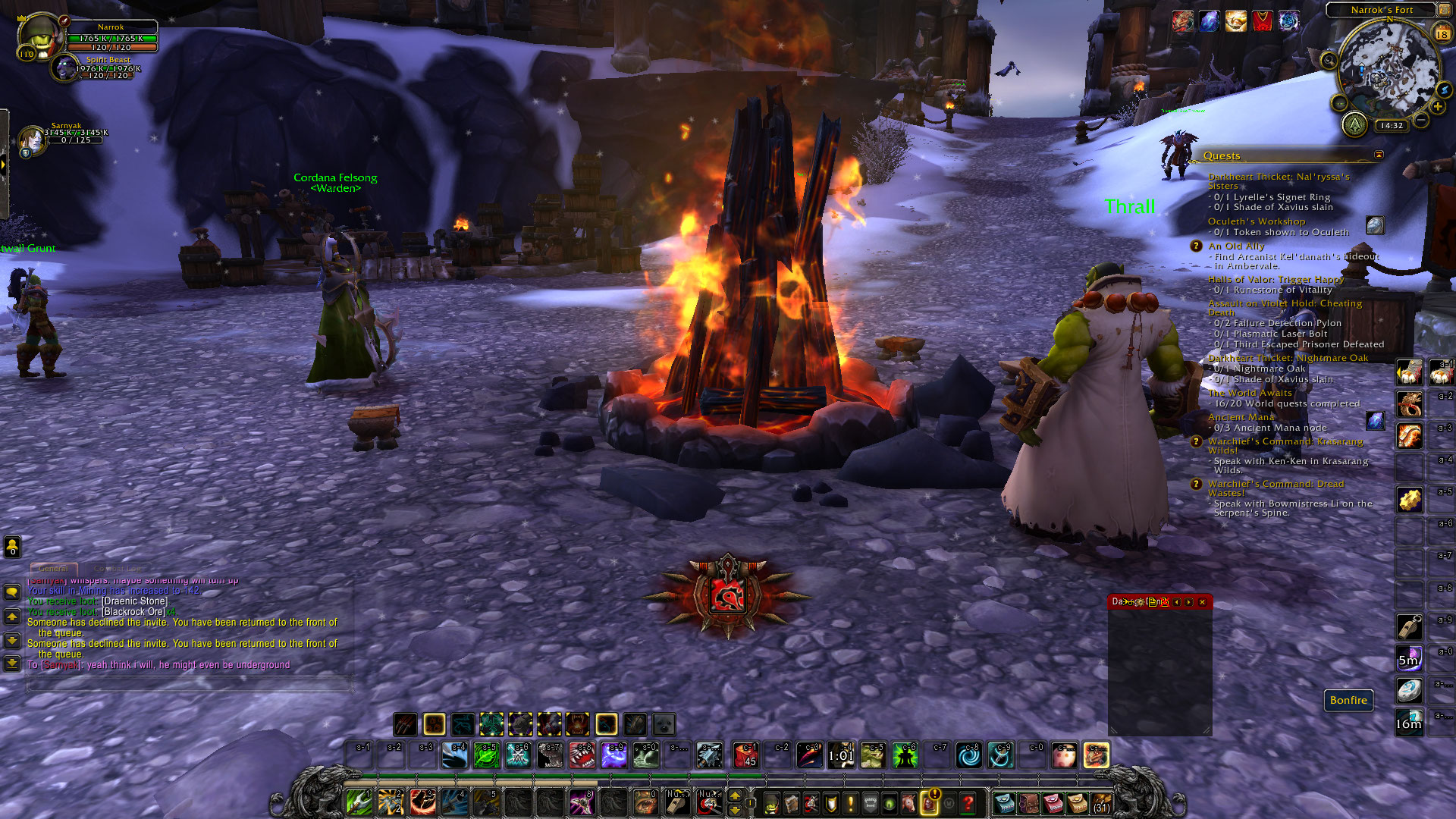Open the Ancient Mana quest item icon
Screen dimensions: 1456x819
click(x=1375, y=420)
